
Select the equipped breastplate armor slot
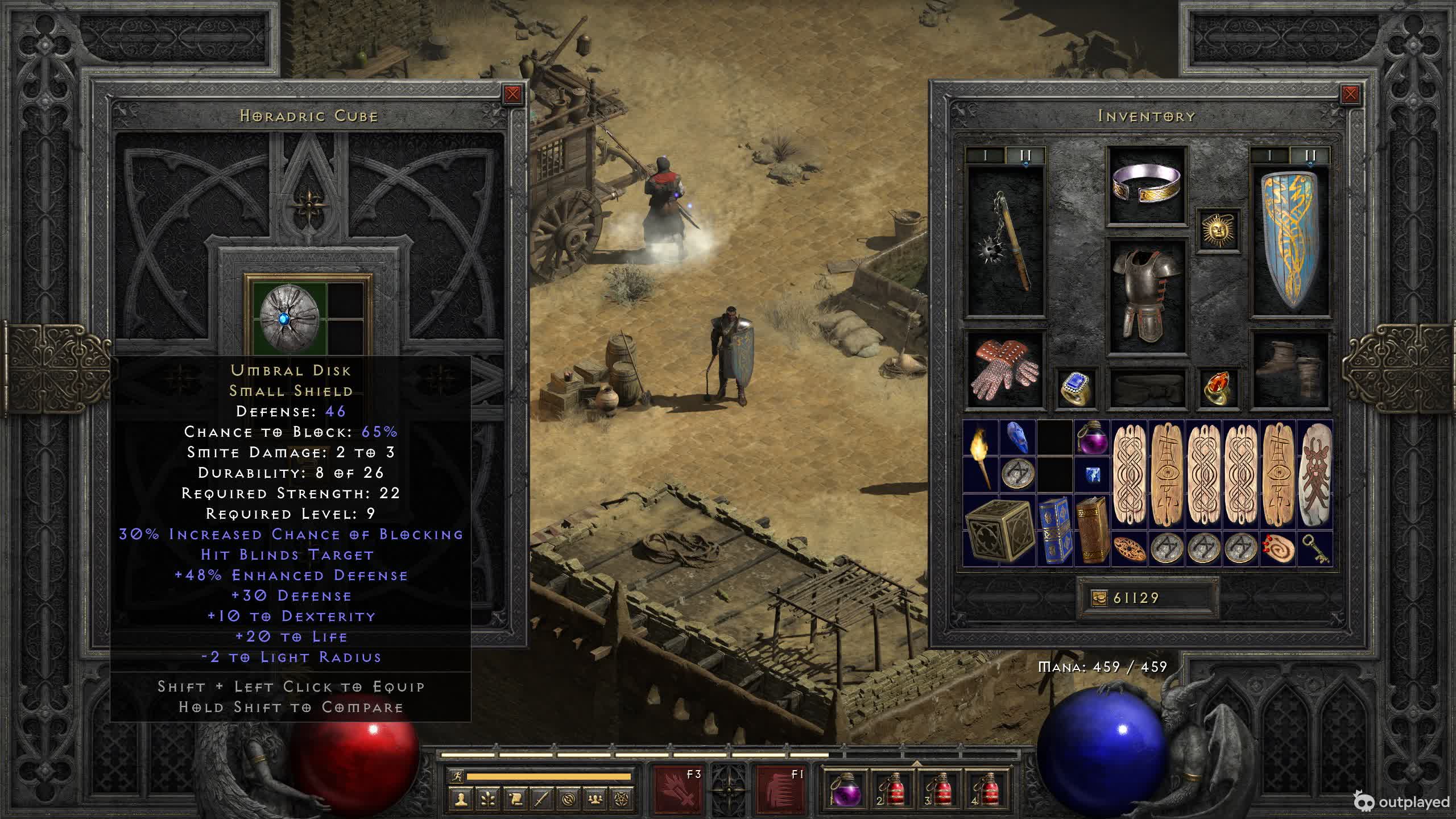coord(1146,296)
